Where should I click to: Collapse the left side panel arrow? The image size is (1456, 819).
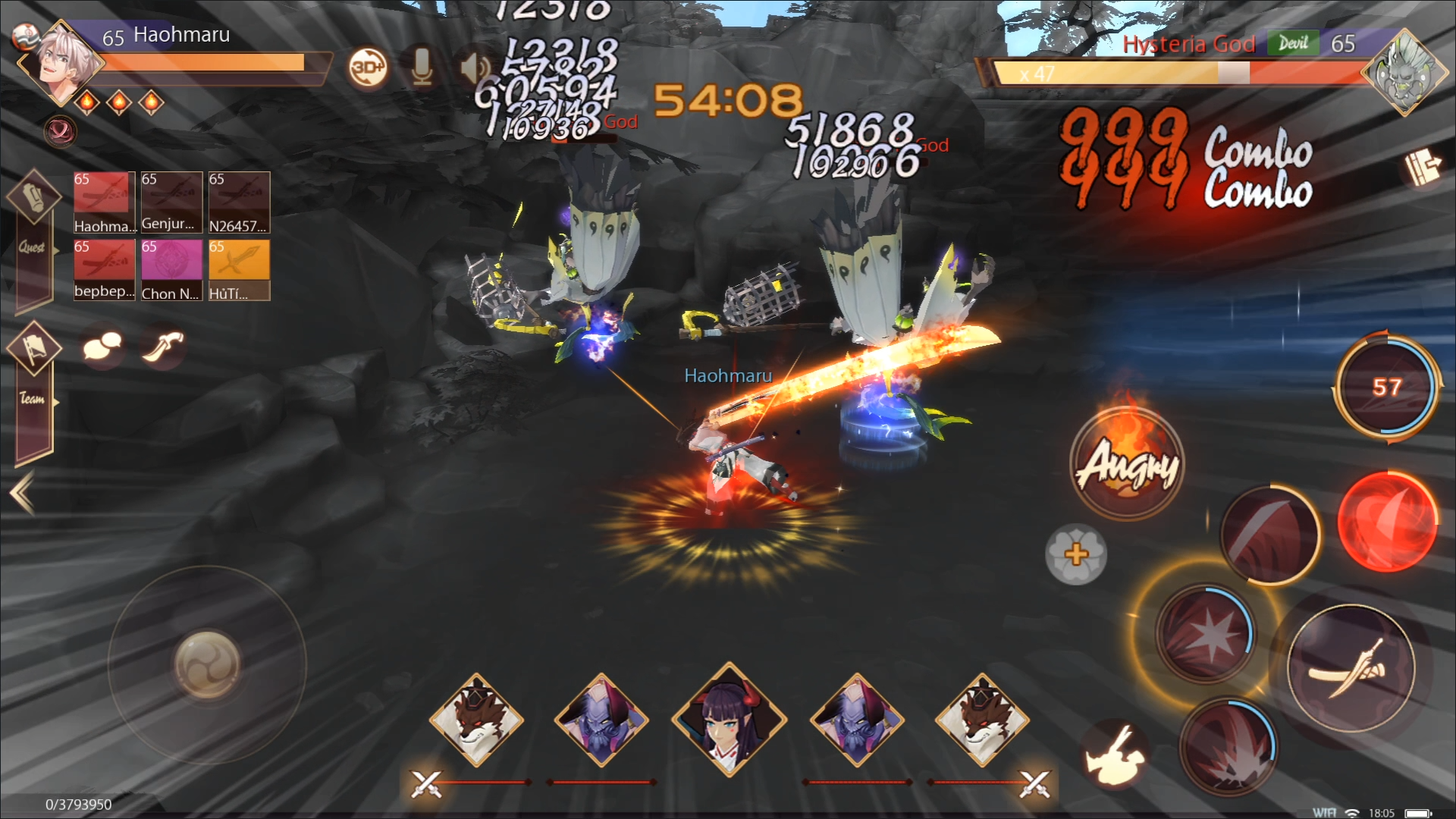pyautogui.click(x=23, y=493)
